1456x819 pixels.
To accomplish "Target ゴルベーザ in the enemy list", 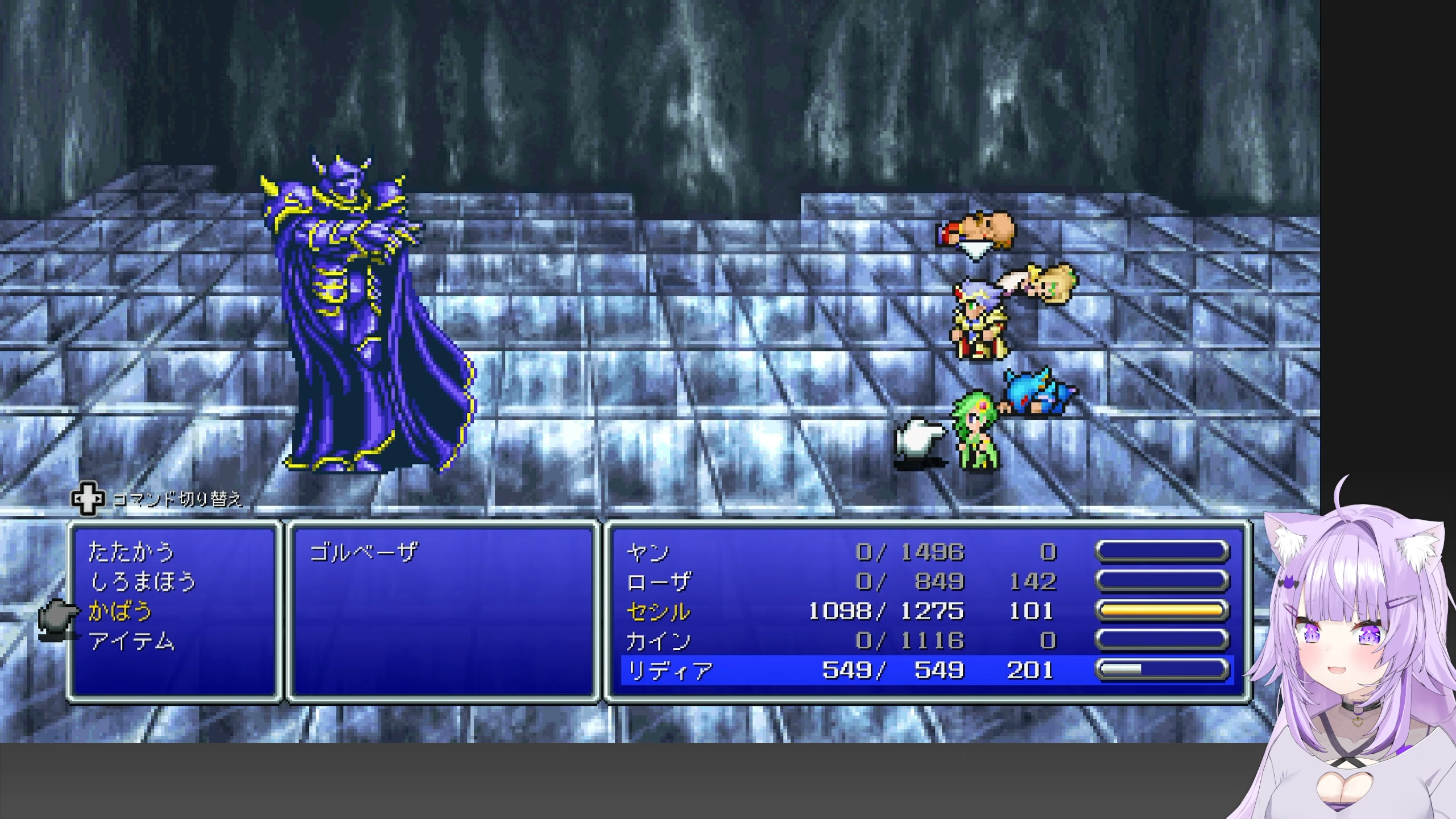I will (363, 552).
